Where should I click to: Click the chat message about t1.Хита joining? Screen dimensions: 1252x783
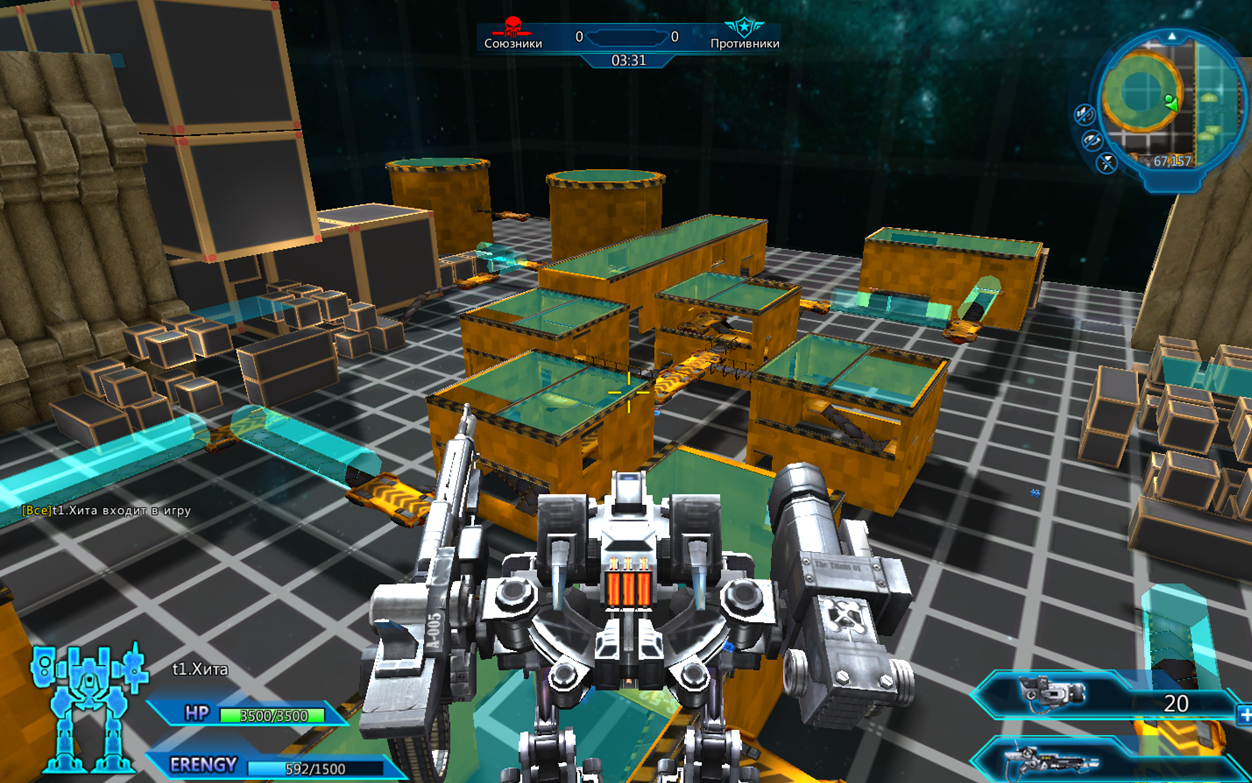click(107, 511)
